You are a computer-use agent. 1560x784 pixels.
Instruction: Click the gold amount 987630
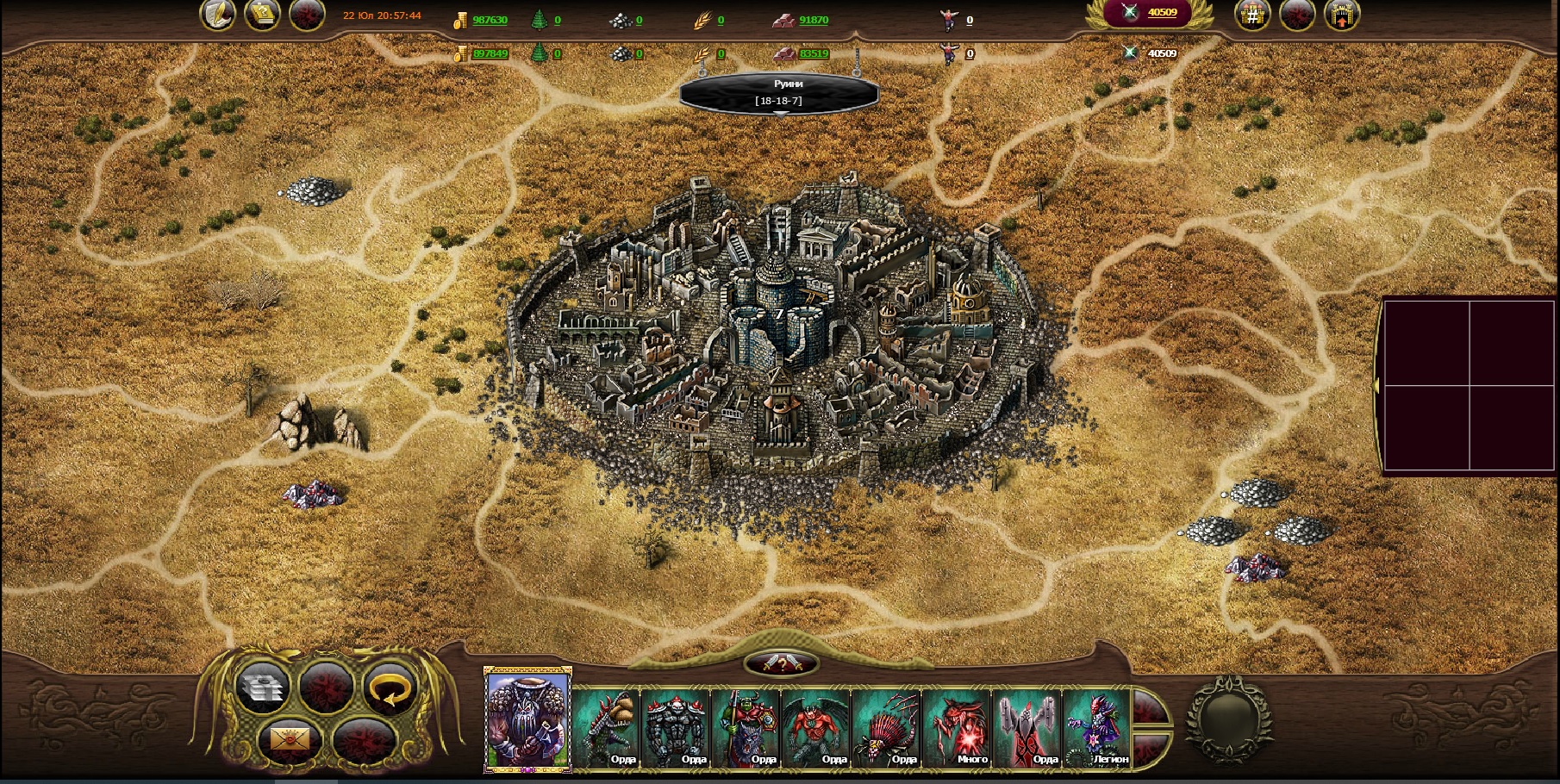point(490,20)
